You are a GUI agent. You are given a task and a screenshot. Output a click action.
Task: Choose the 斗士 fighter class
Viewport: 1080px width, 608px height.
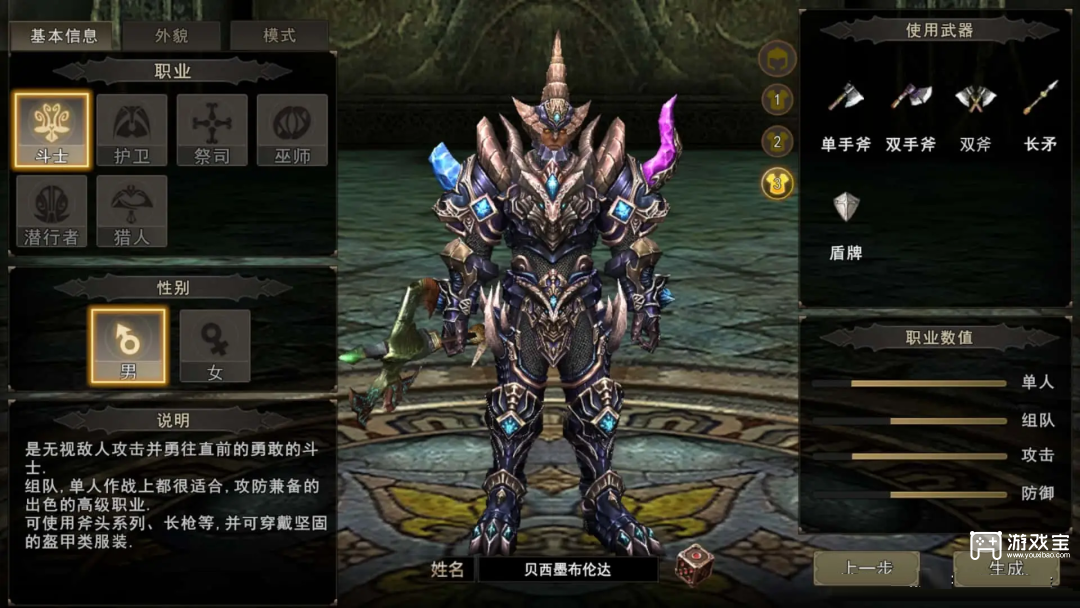click(52, 130)
